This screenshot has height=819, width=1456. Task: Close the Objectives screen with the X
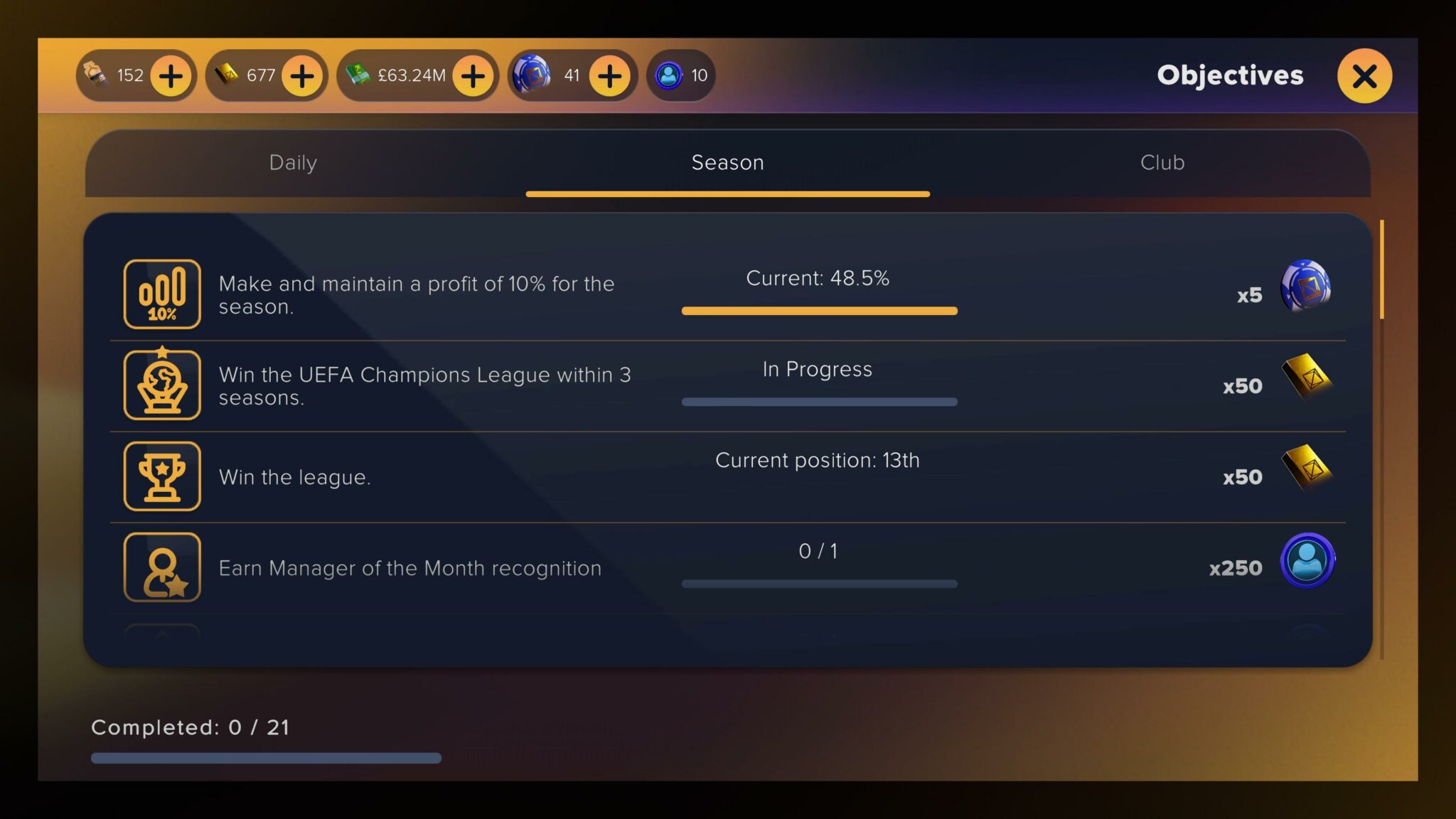pyautogui.click(x=1364, y=76)
